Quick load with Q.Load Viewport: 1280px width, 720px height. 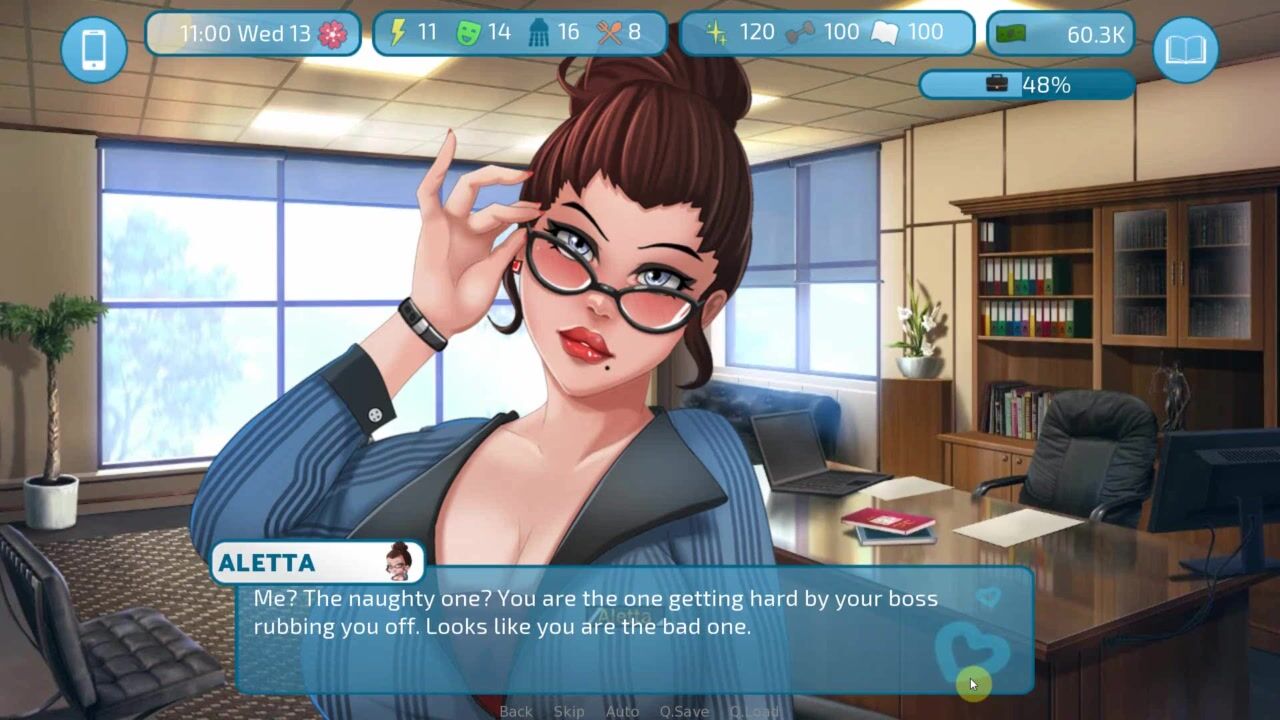tap(754, 711)
